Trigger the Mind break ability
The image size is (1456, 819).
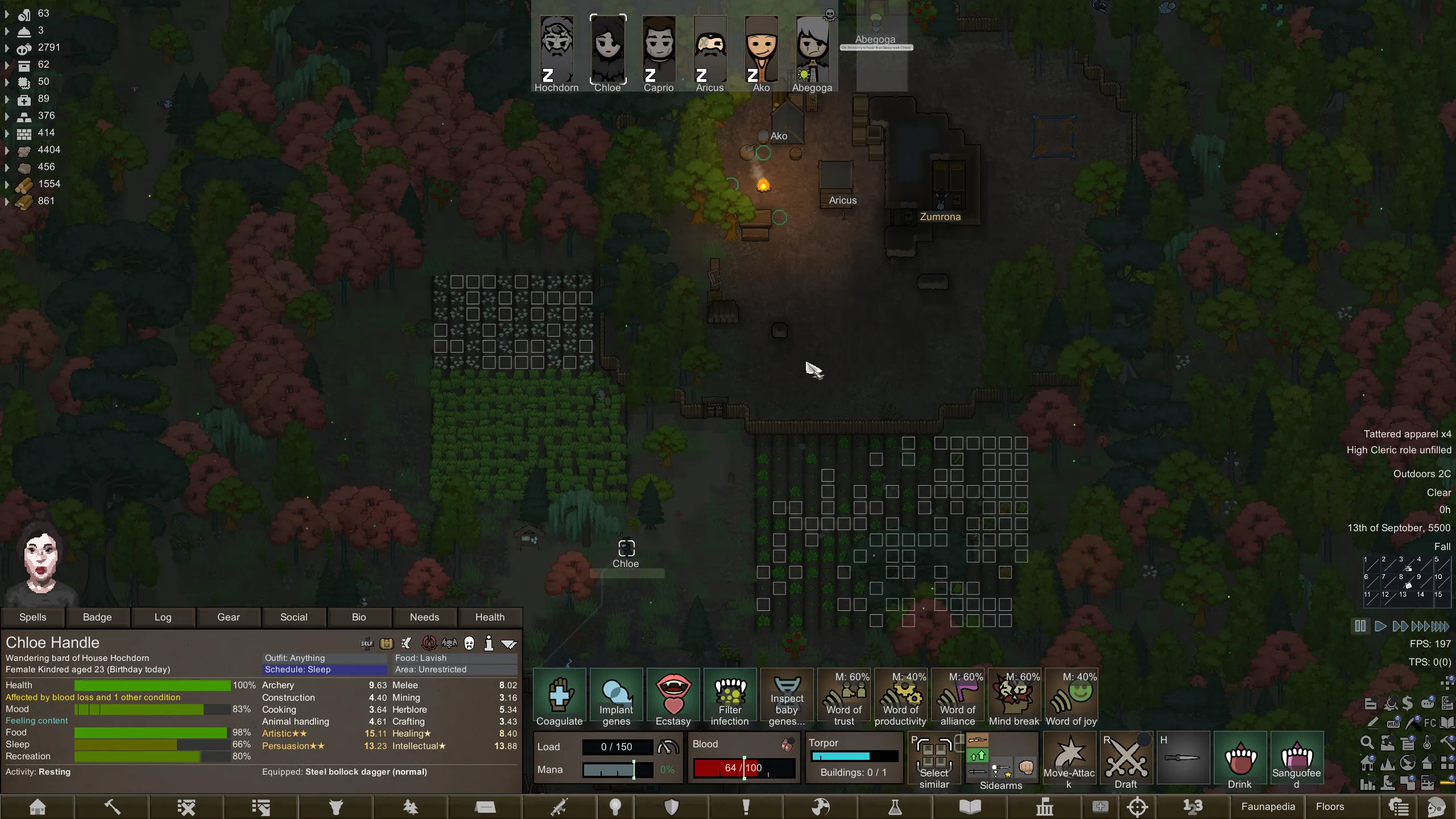pyautogui.click(x=1014, y=698)
